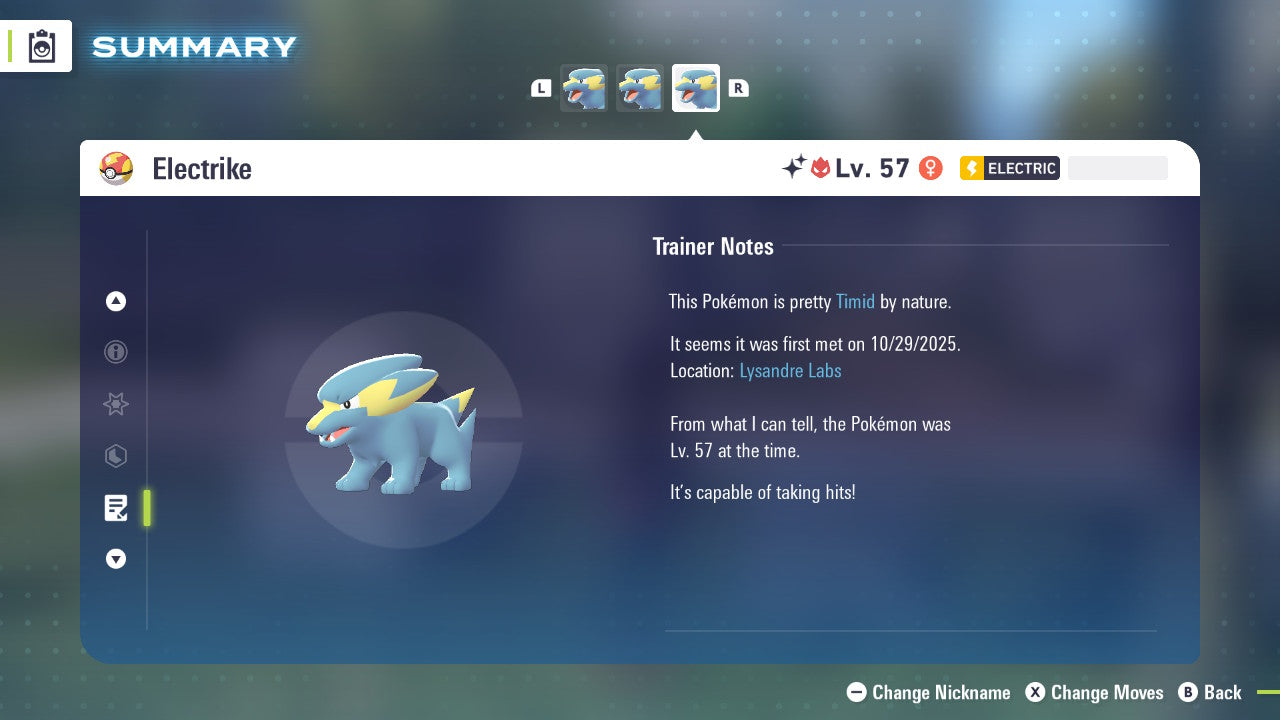The width and height of the screenshot is (1280, 720).
Task: Click the Electric type badge
Action: click(x=1009, y=168)
